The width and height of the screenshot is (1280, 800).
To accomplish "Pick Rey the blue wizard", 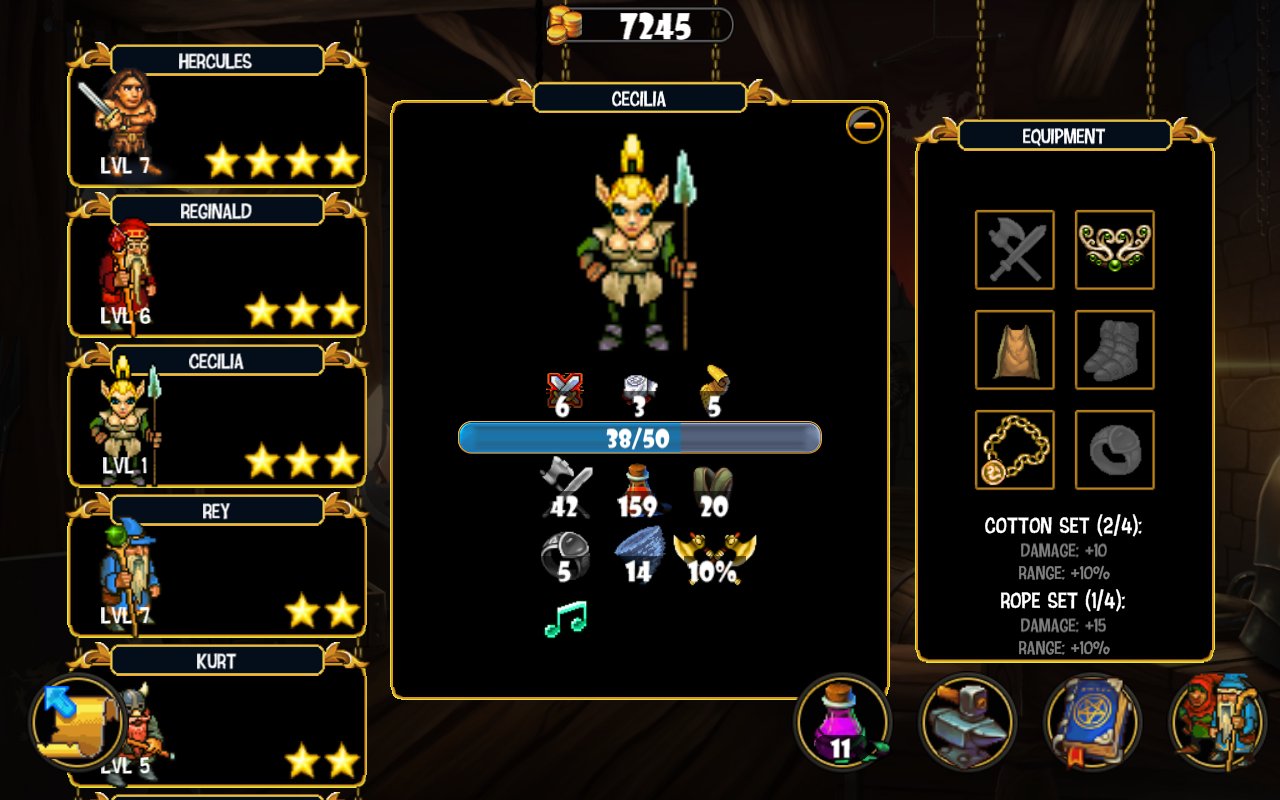I will tap(217, 570).
